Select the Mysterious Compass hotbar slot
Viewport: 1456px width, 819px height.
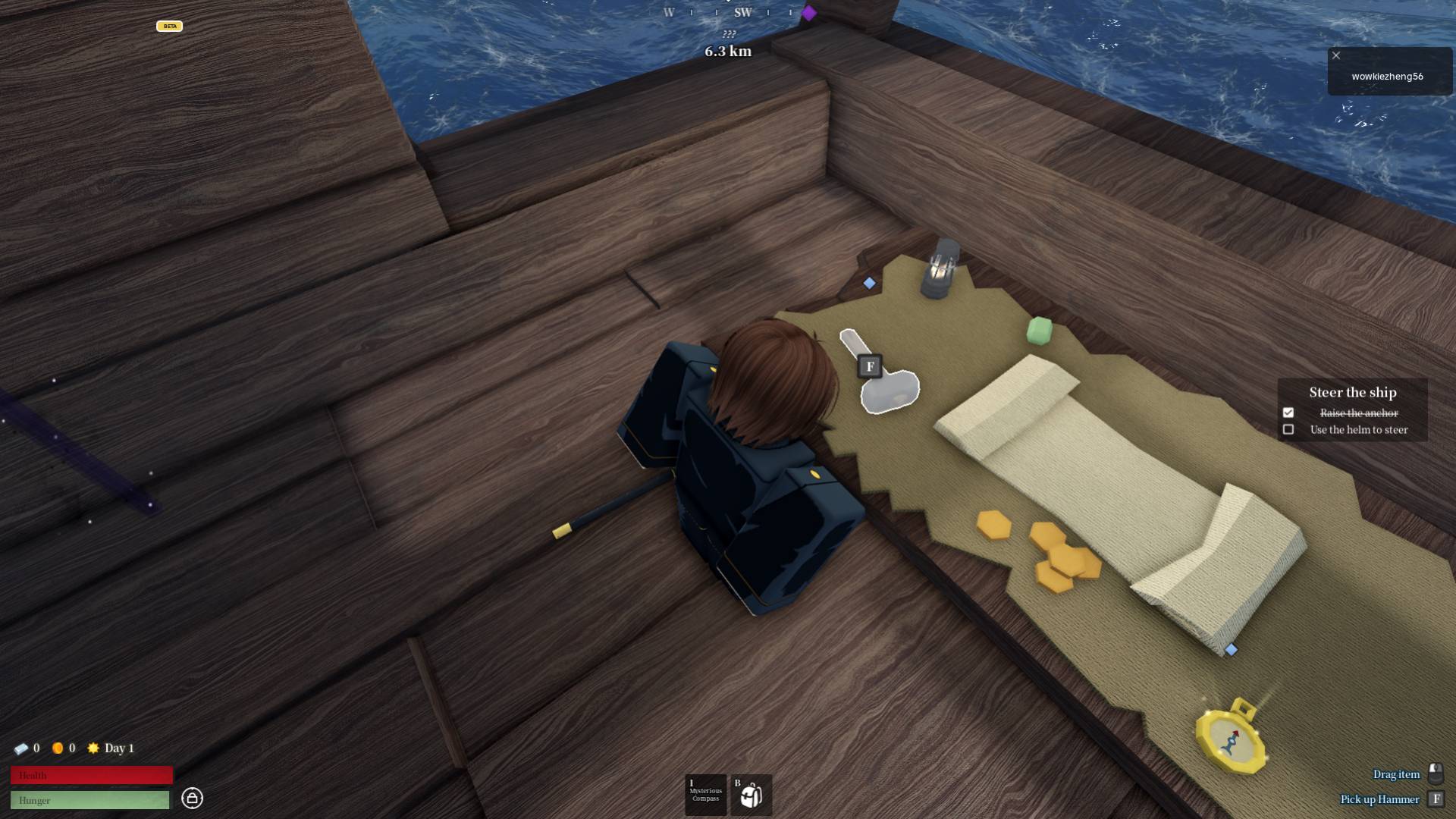704,794
